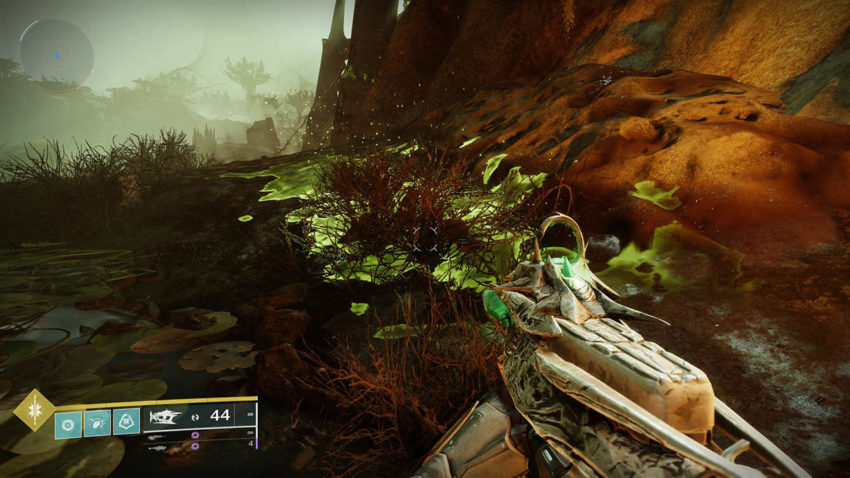The width and height of the screenshot is (850, 478).
Task: Activate the class ability icon
Action: 126,421
